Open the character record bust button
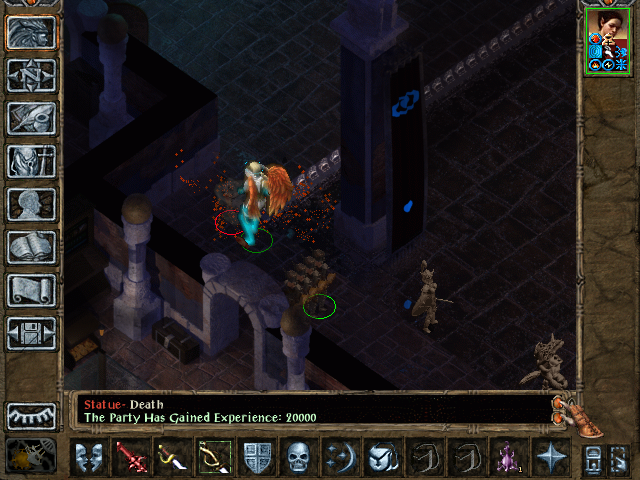The width and height of the screenshot is (640, 480). point(31,204)
